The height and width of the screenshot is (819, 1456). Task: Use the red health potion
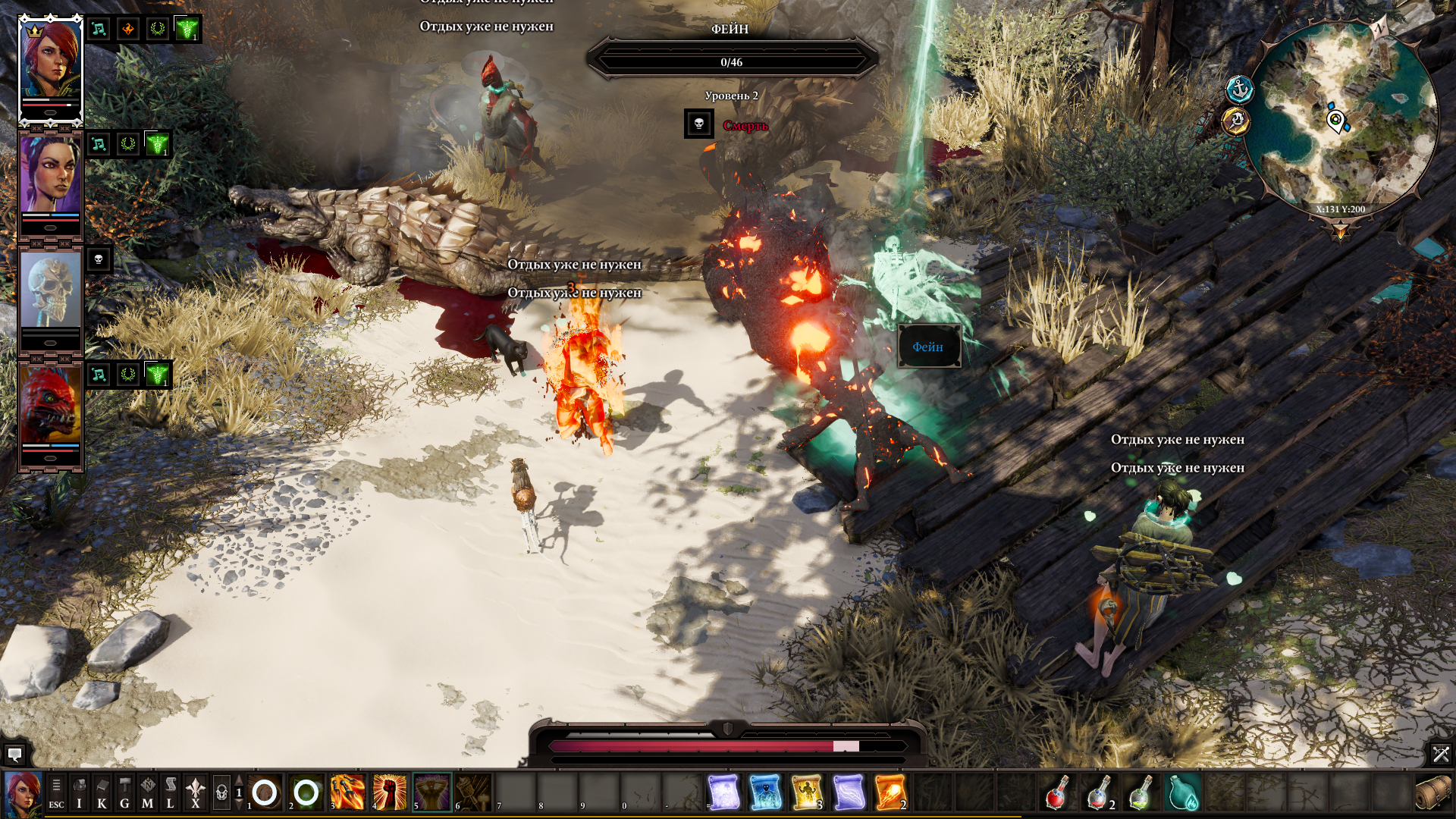[1057, 792]
